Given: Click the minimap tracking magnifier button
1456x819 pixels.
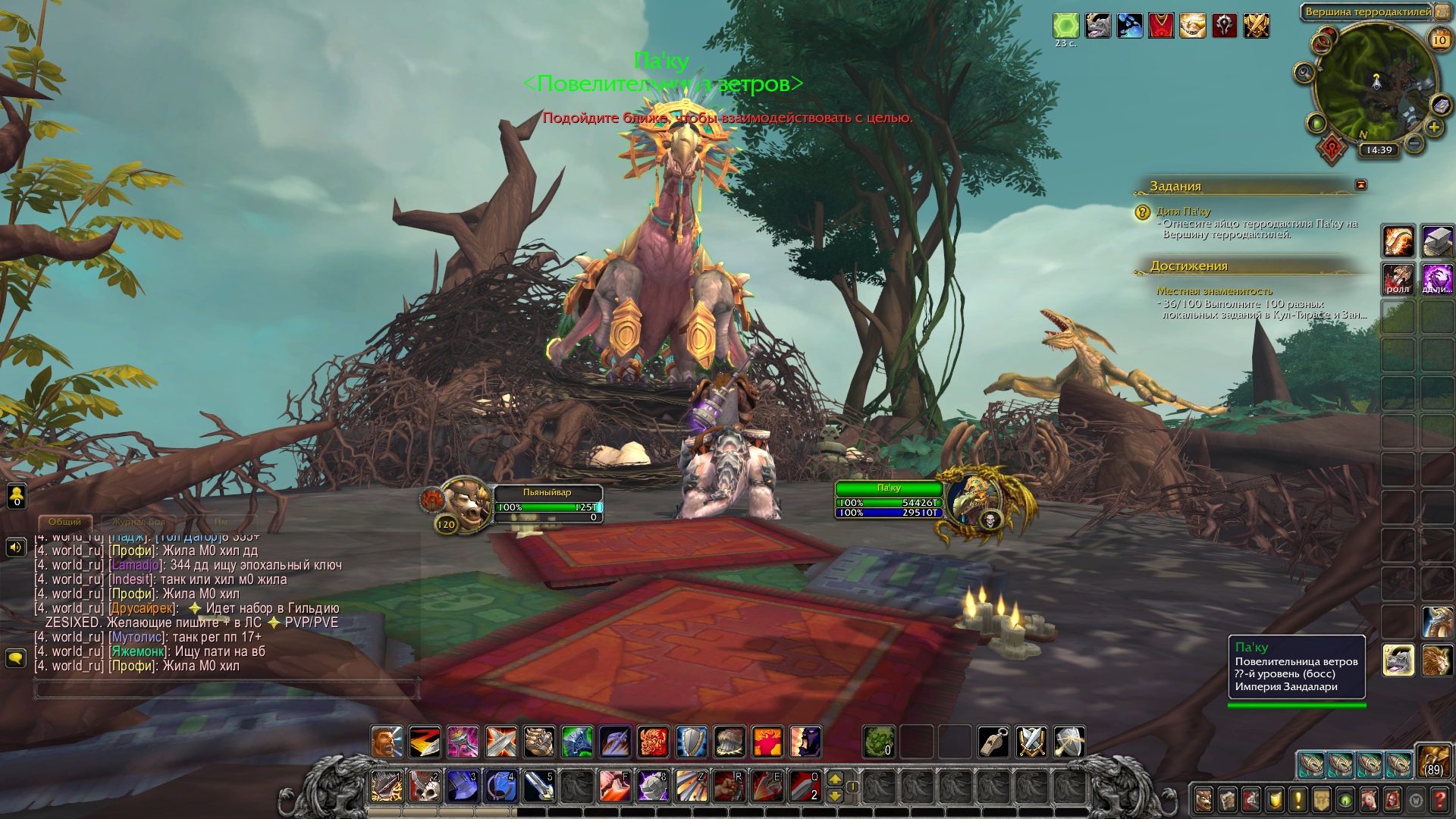Looking at the screenshot, I should coord(1304,73).
